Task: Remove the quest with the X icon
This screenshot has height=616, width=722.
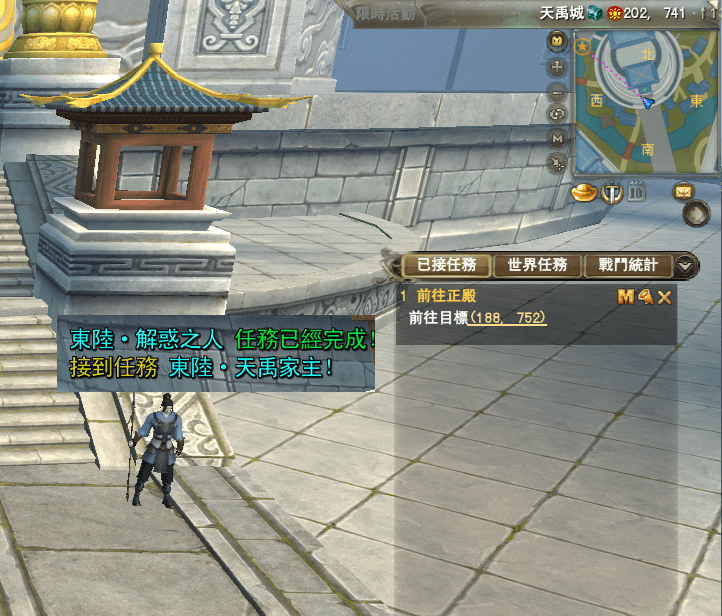Action: (664, 296)
